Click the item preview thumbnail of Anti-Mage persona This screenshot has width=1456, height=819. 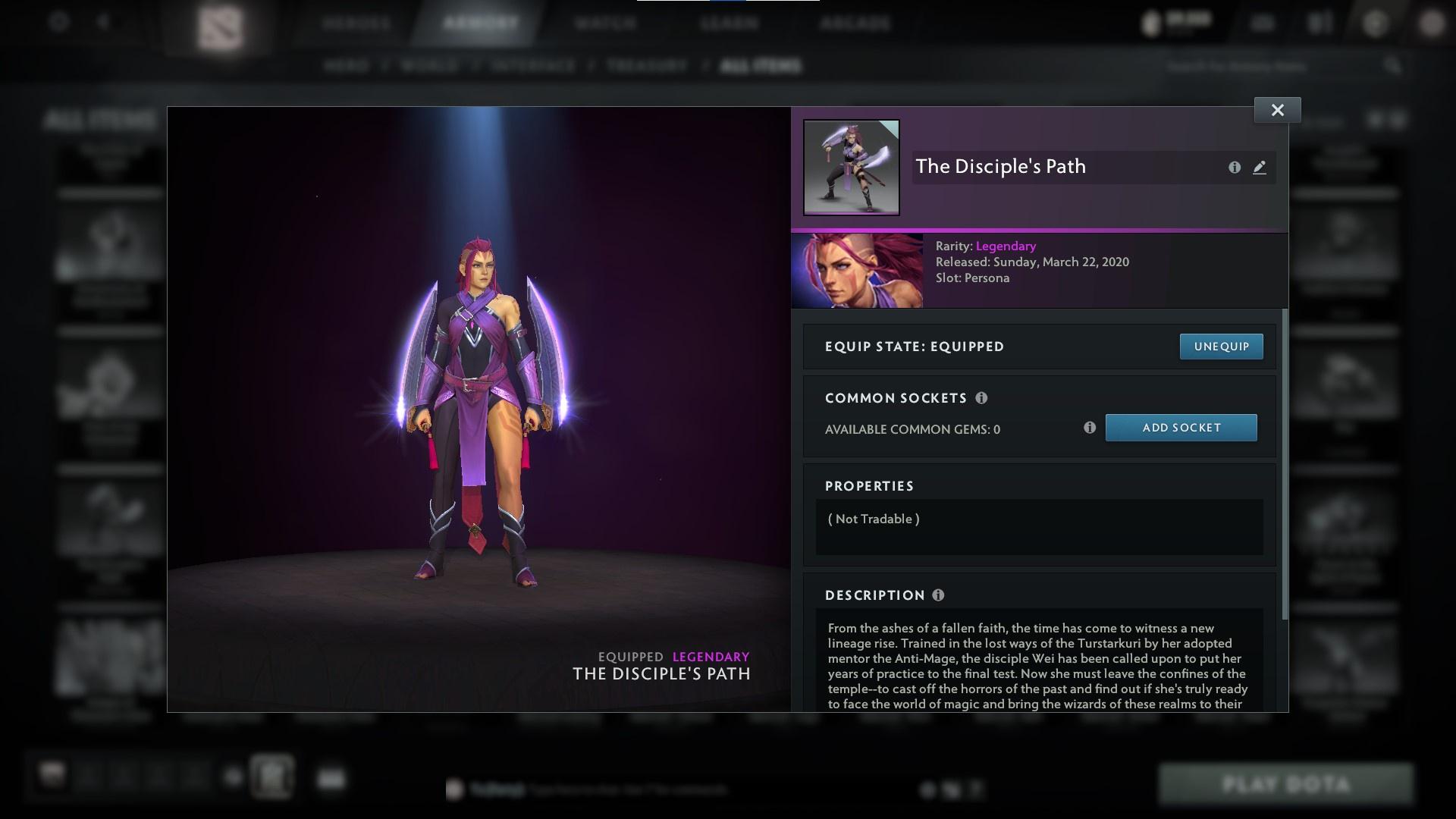[x=851, y=168]
